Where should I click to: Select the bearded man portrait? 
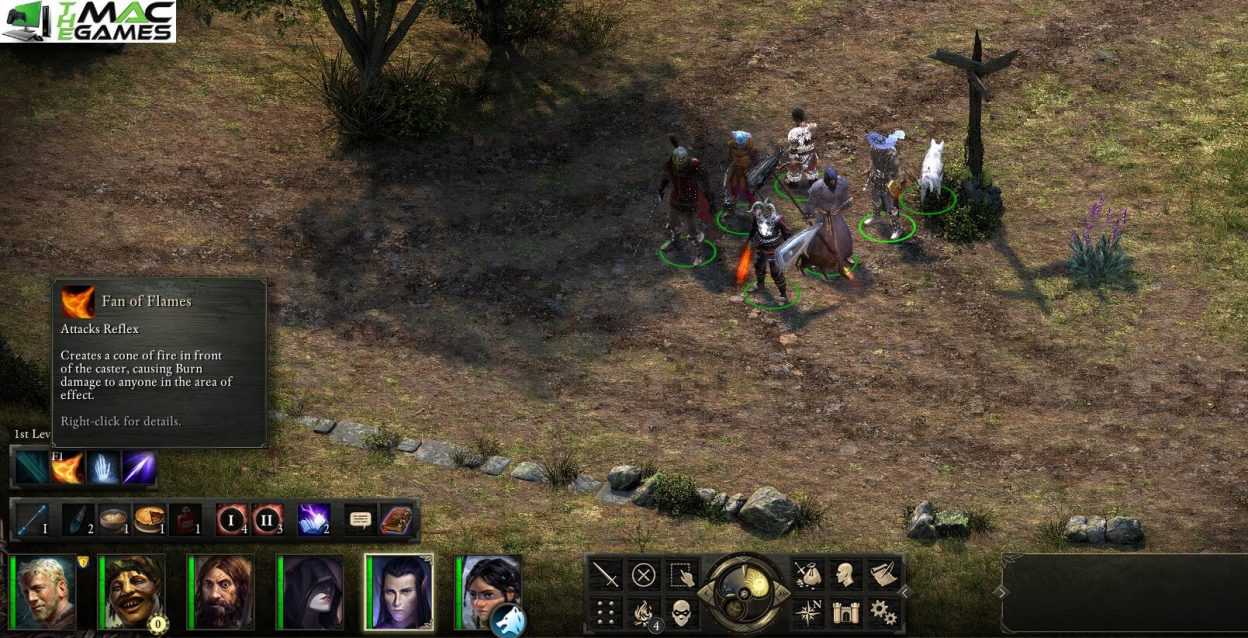tap(222, 592)
